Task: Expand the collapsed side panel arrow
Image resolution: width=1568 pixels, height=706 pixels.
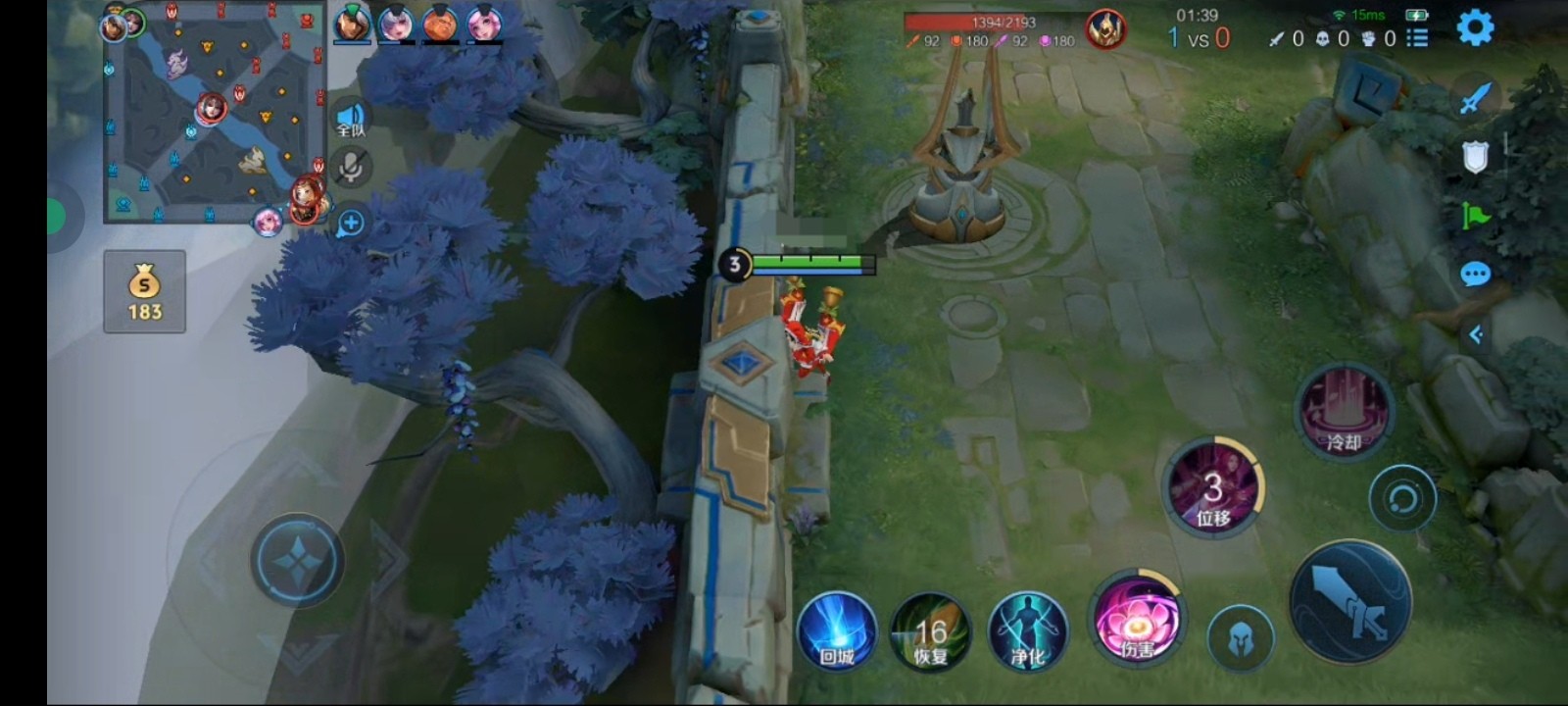Action: pos(1476,335)
